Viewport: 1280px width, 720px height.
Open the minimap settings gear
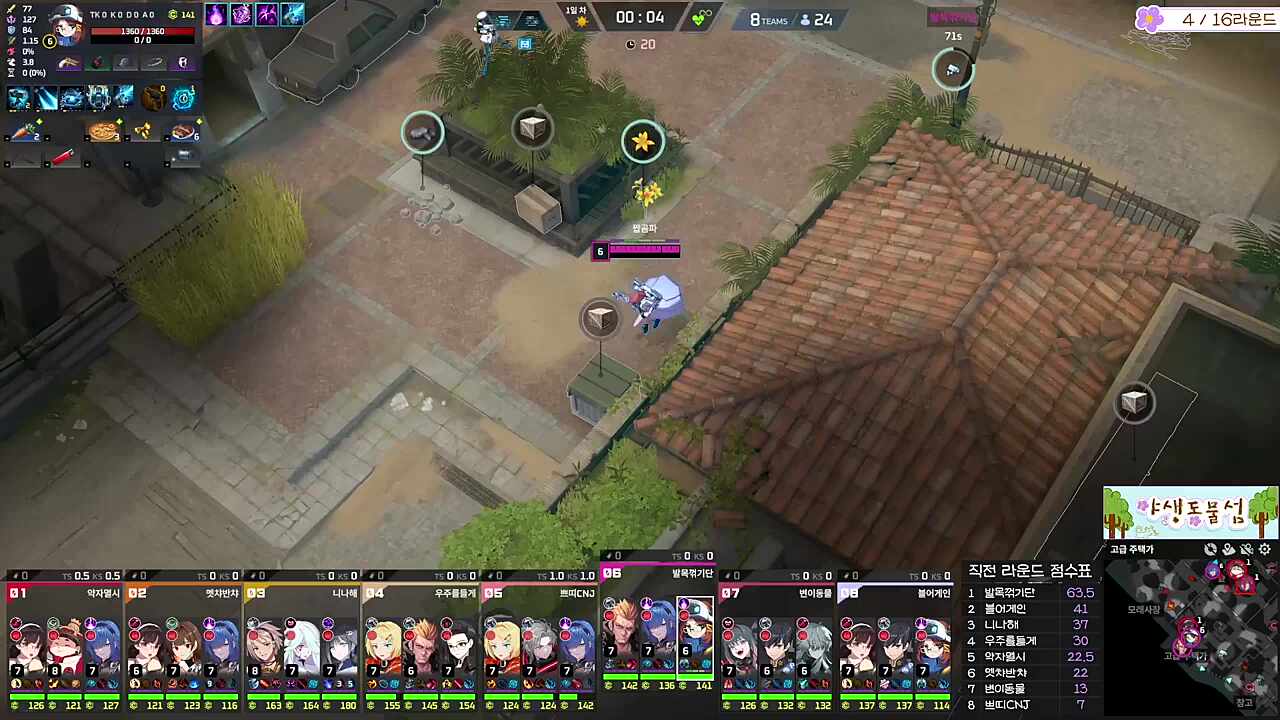(x=1264, y=549)
